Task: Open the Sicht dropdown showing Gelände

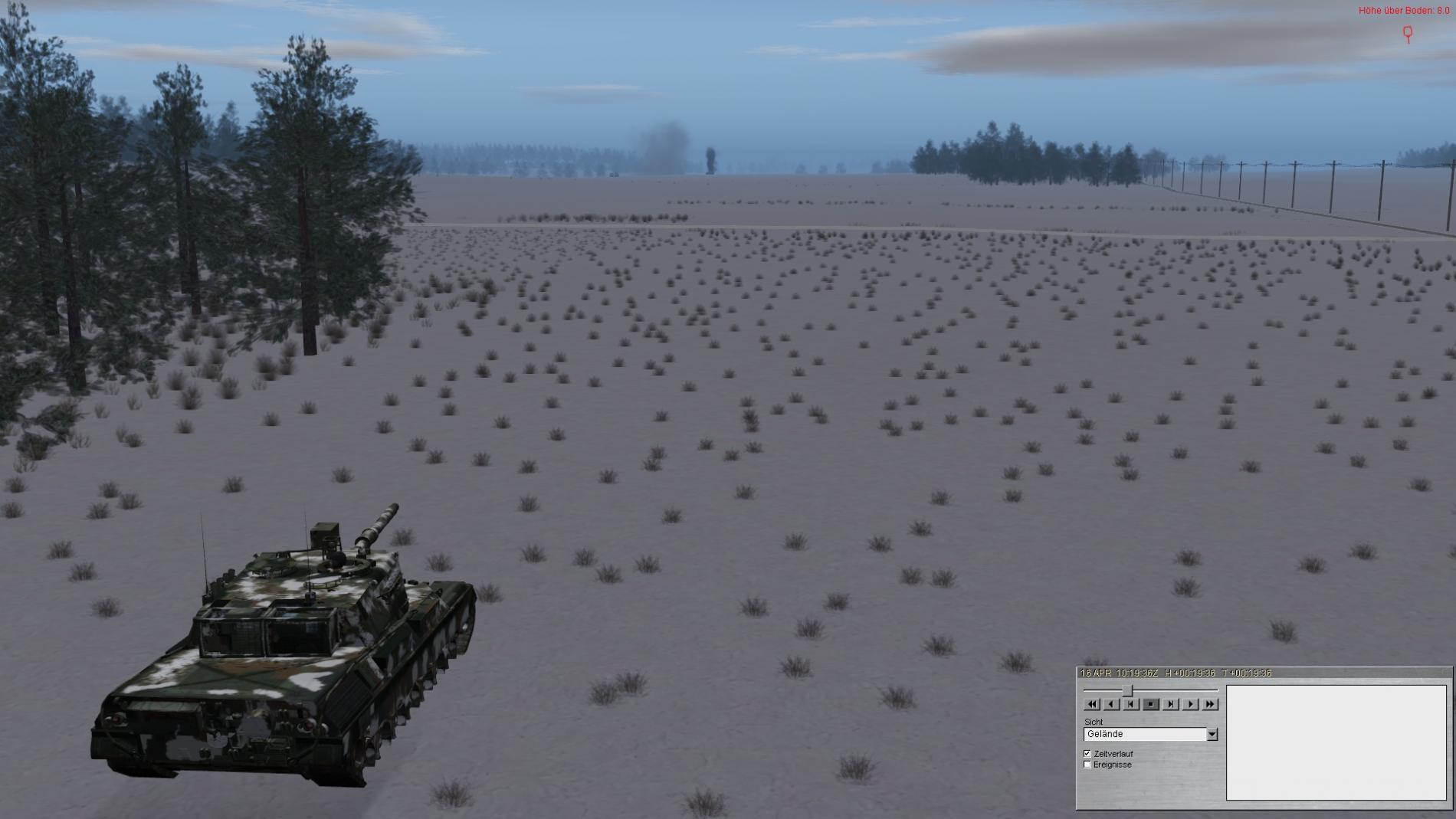Action: point(1212,734)
